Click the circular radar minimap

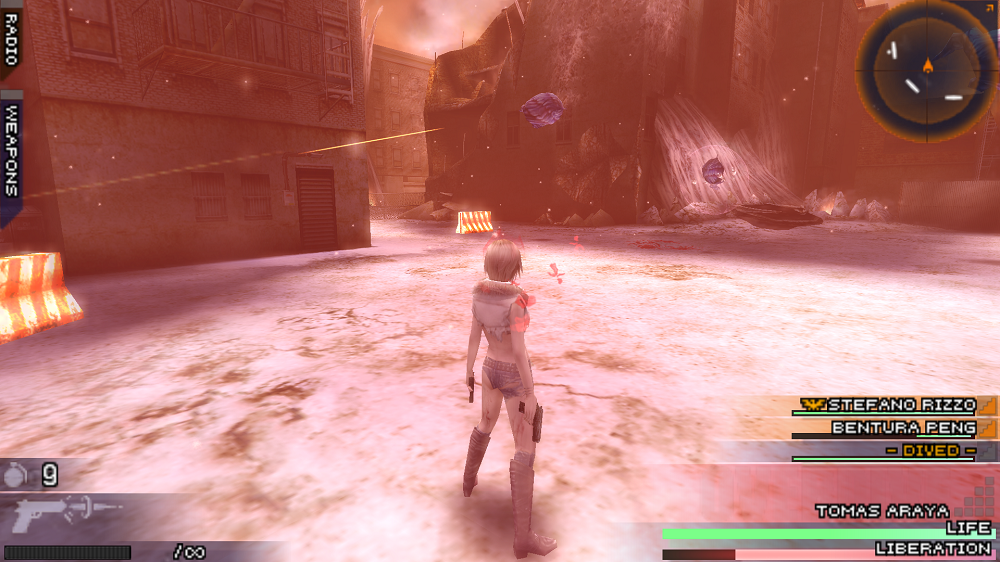pos(927,70)
